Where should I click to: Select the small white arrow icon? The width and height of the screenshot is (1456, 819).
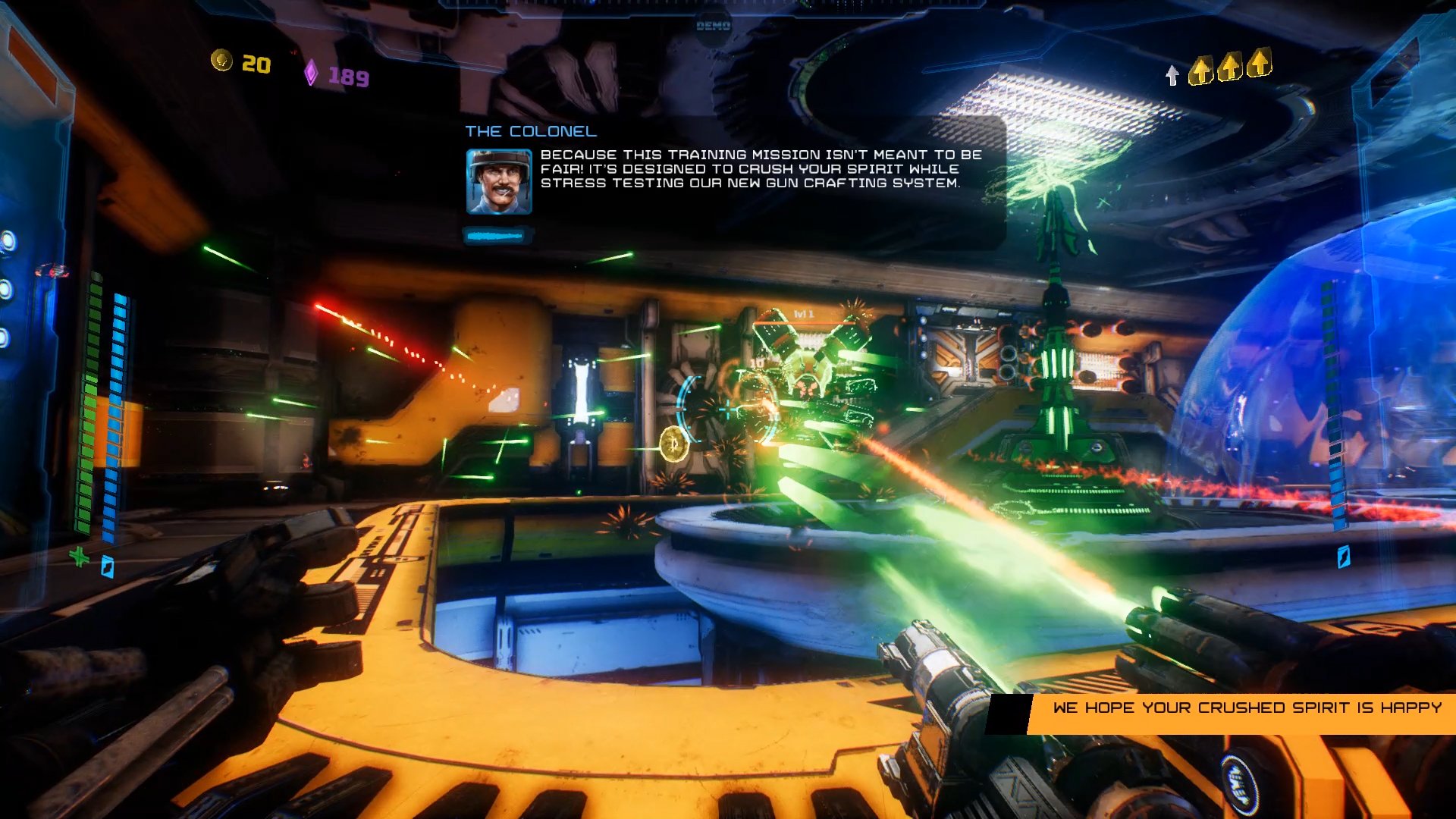pyautogui.click(x=1171, y=76)
